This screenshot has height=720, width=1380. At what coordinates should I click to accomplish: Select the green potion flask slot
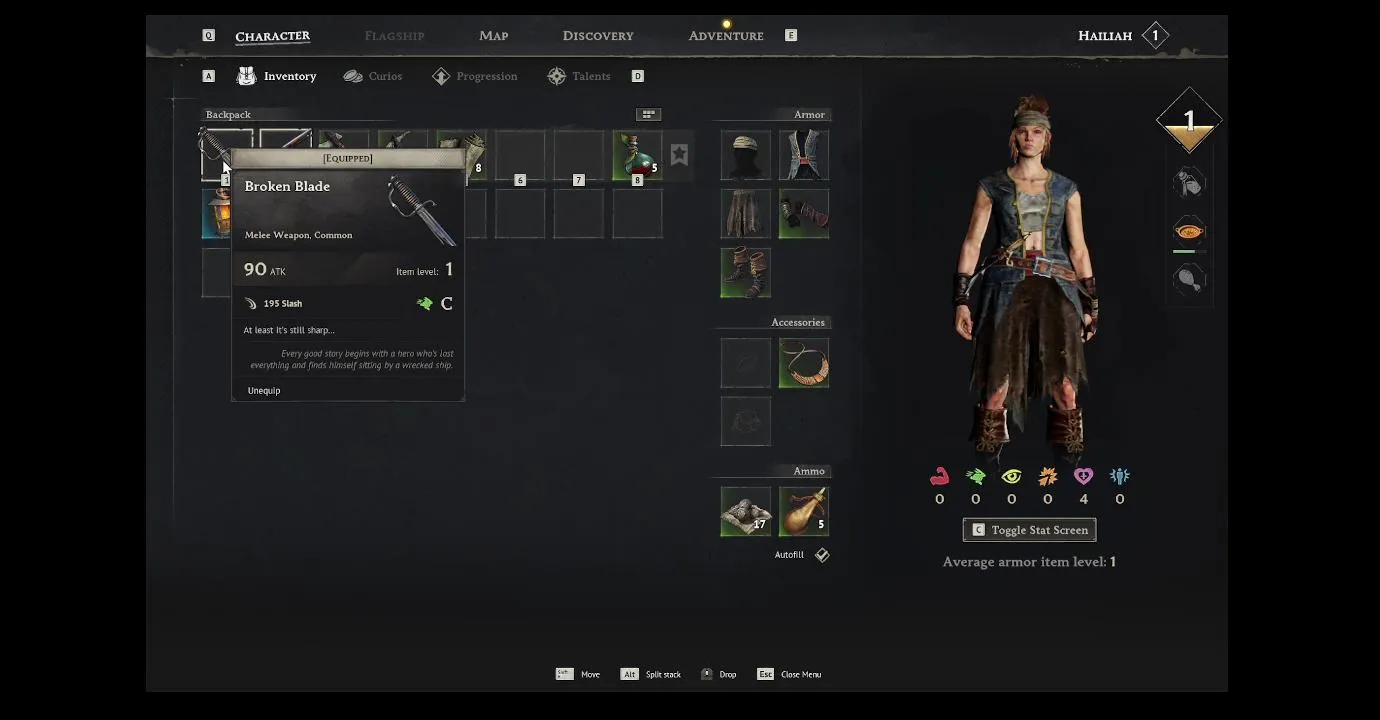pos(637,155)
